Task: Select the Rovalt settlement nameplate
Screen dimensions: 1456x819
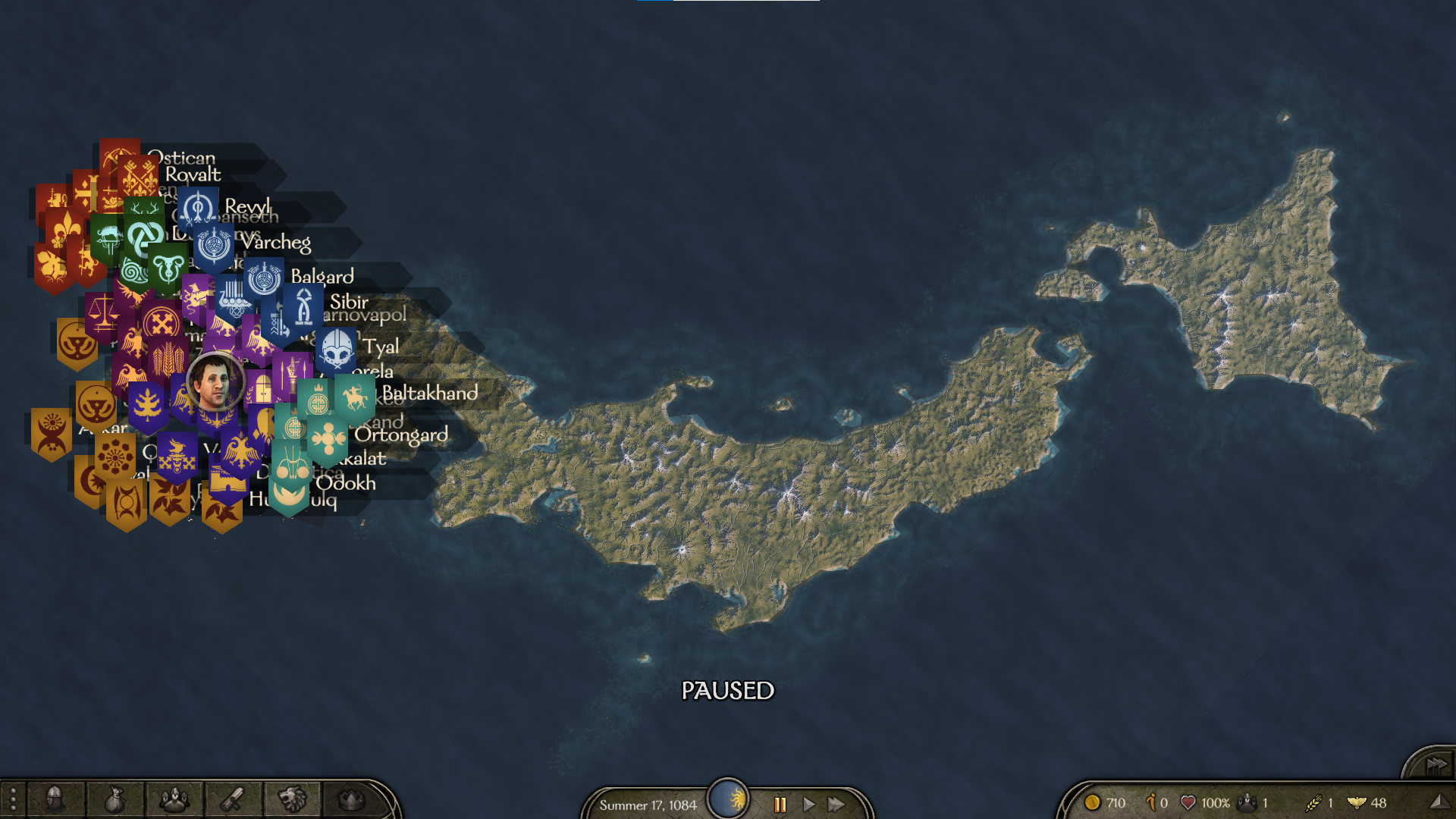Action: point(193,174)
